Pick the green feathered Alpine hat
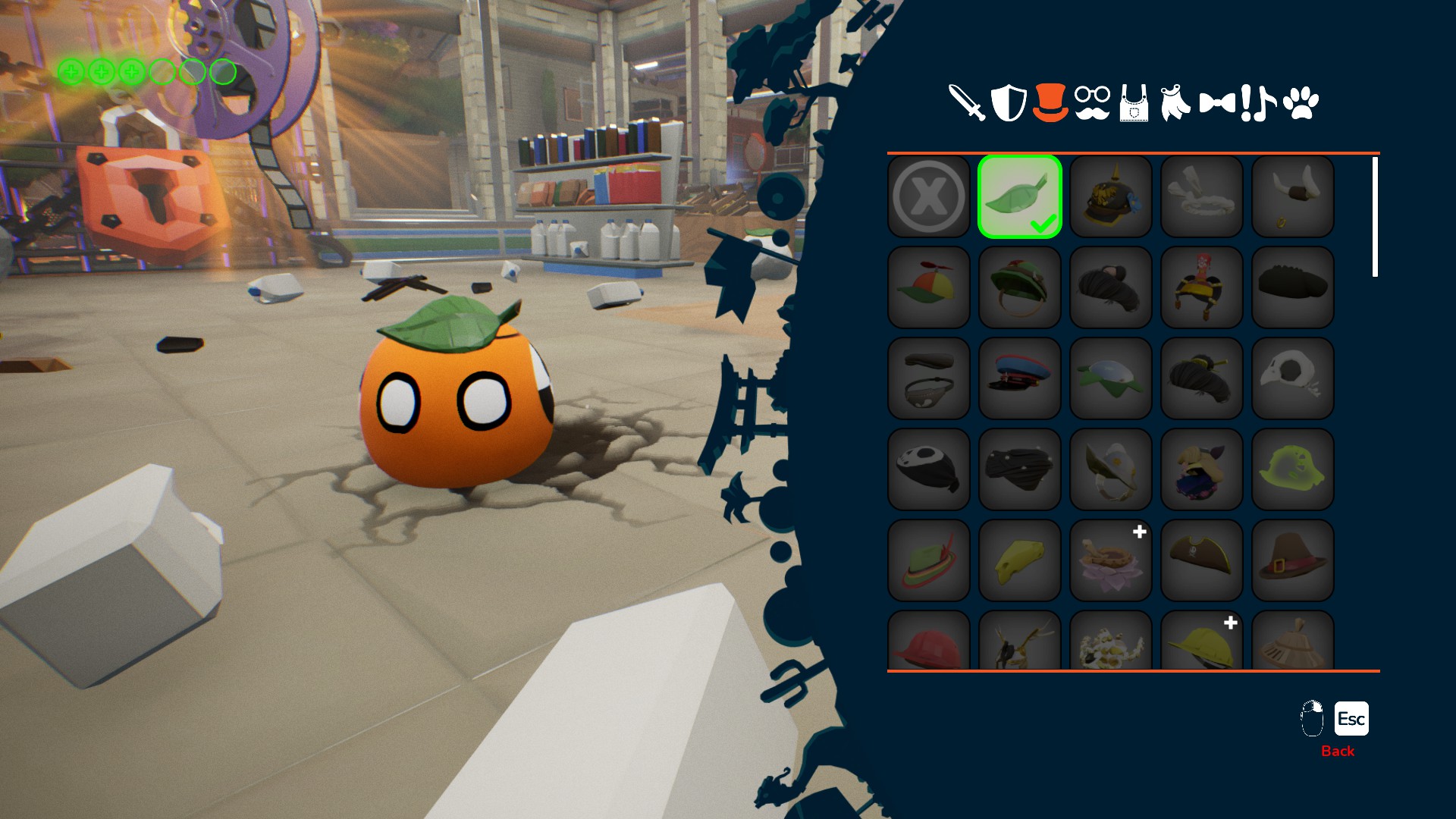Viewport: 1456px width, 819px height. click(929, 560)
